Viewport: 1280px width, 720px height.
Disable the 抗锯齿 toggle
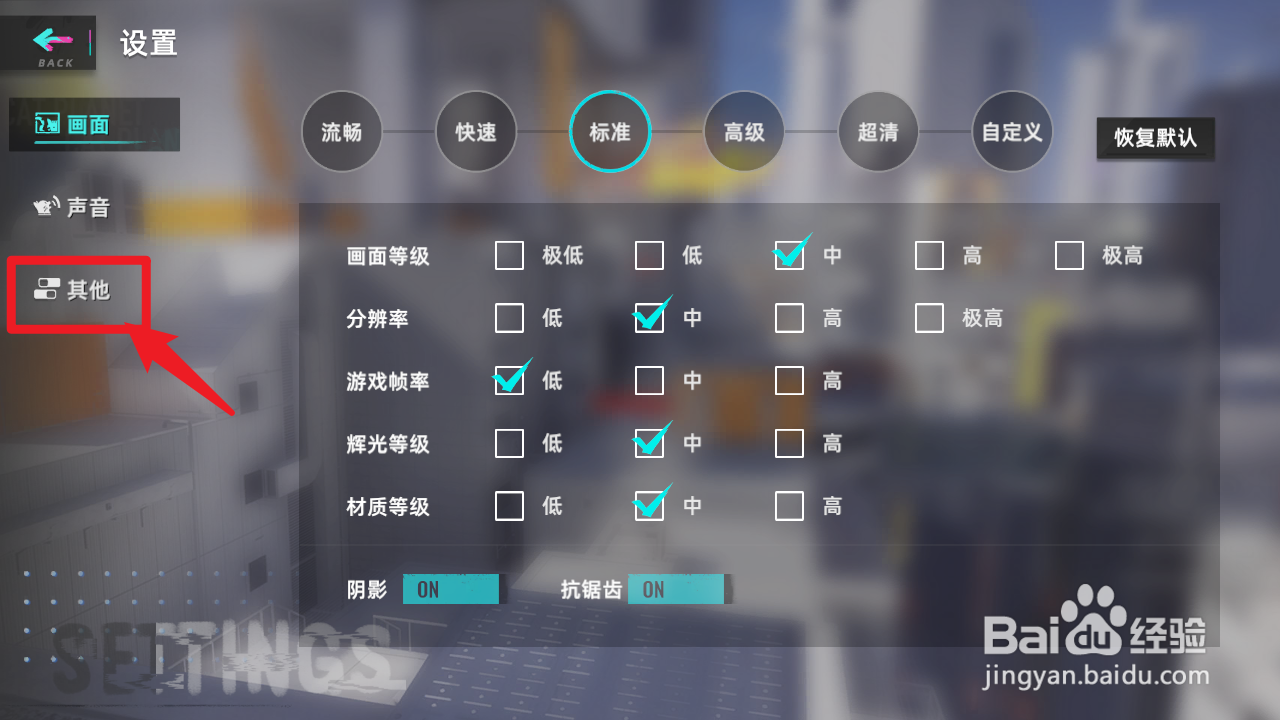[676, 589]
